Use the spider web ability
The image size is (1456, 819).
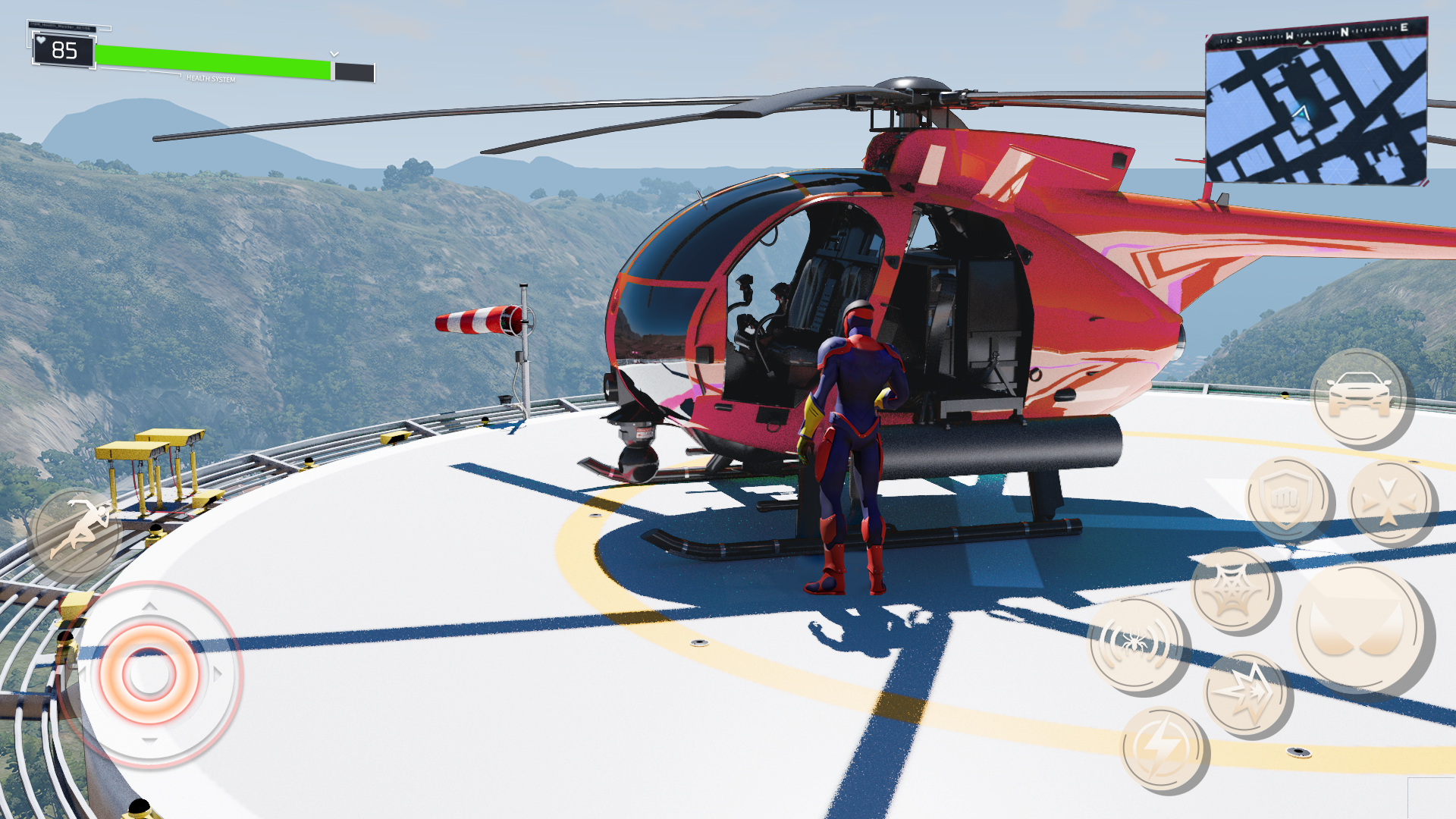tap(1234, 590)
